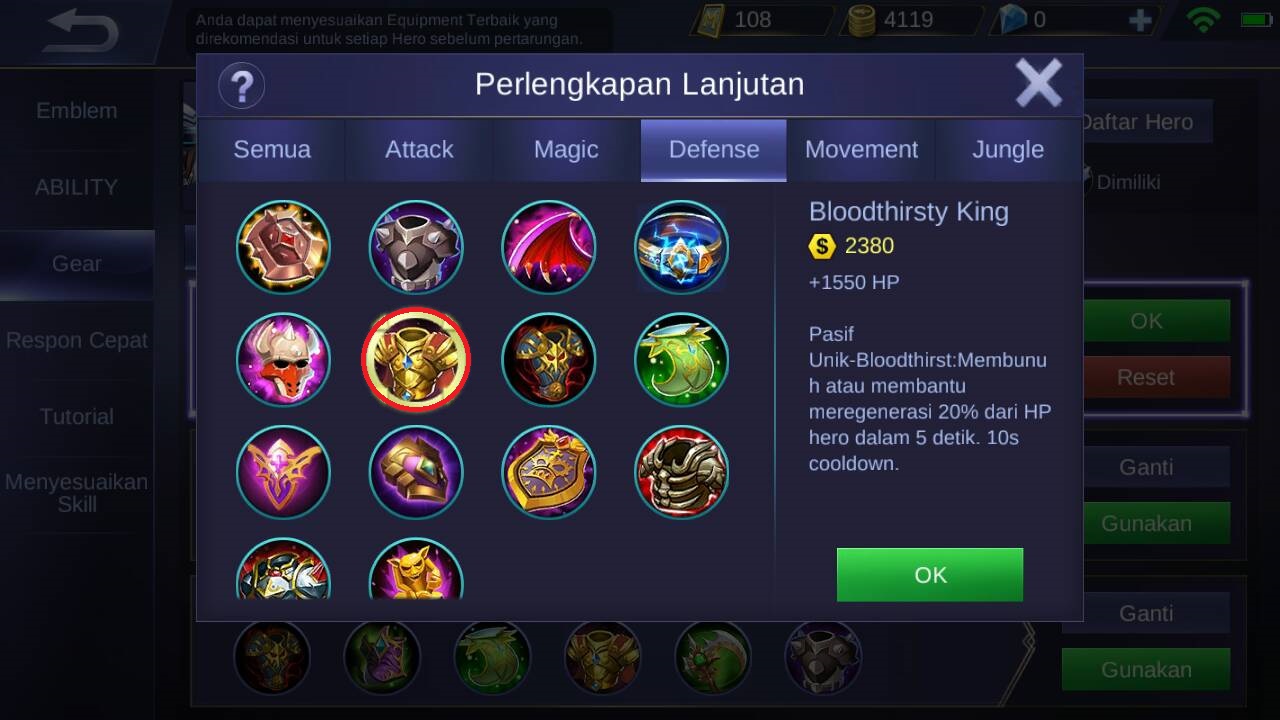Open the question mark help button
This screenshot has width=1280, height=720.
tap(241, 85)
